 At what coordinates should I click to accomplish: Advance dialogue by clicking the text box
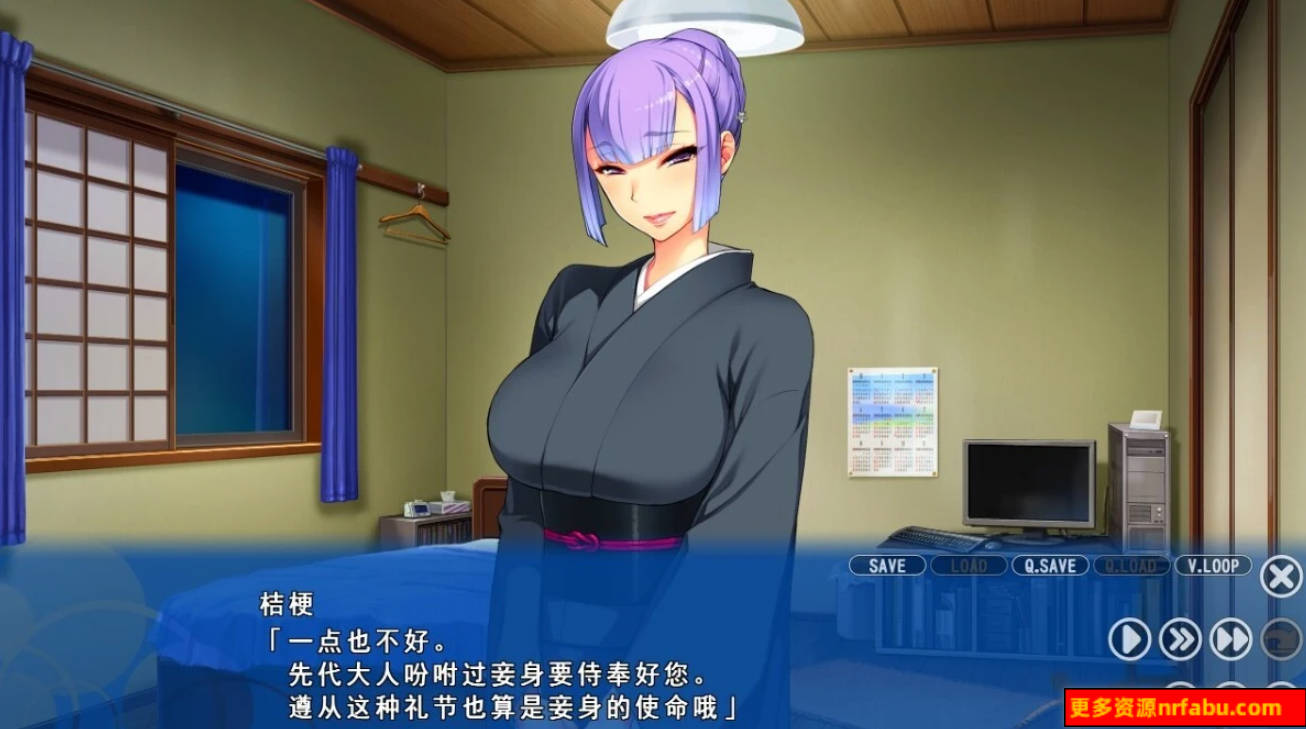tap(500, 660)
